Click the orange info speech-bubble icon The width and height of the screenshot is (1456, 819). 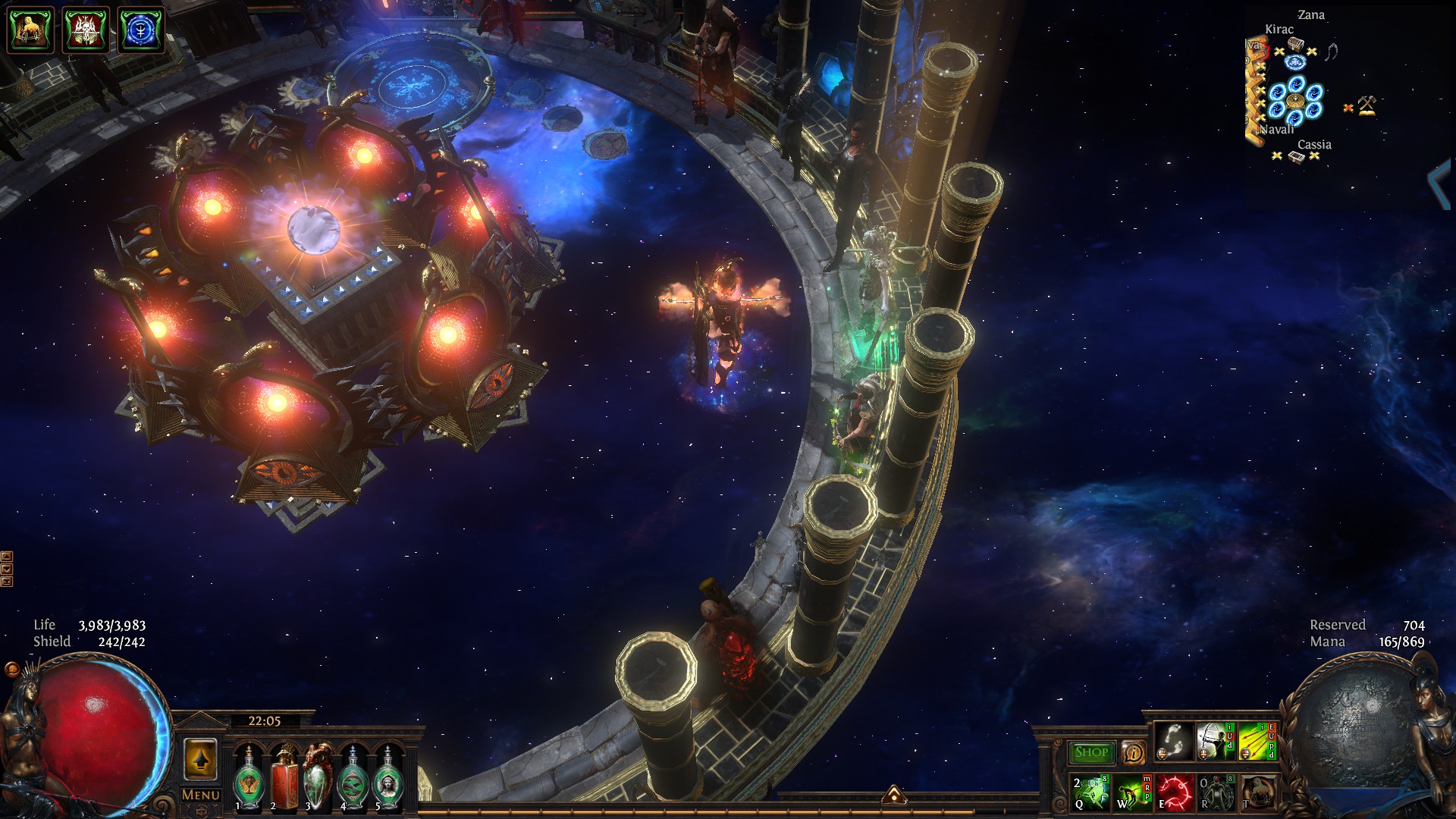pyautogui.click(x=1133, y=753)
